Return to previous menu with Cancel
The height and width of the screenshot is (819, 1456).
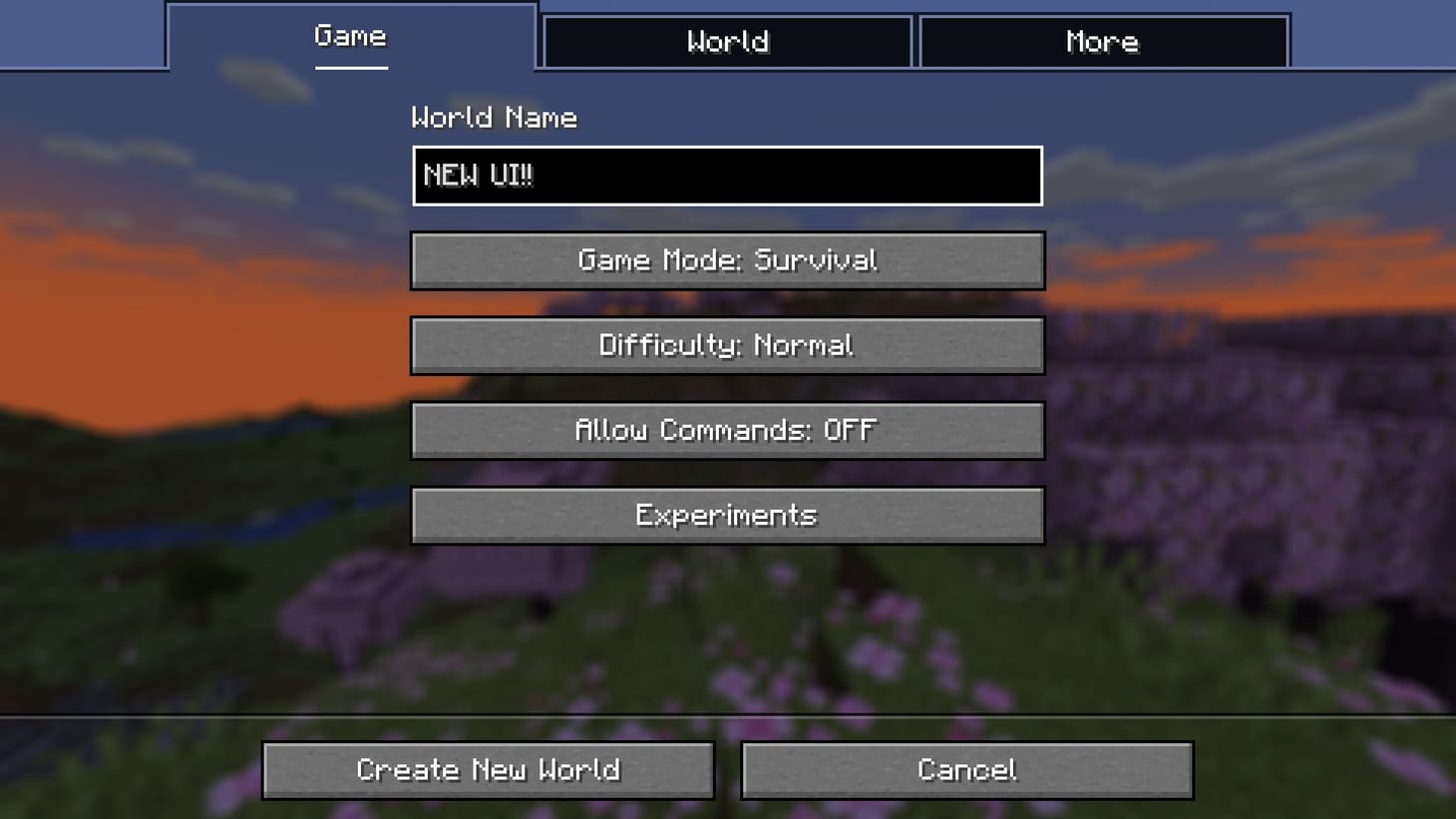click(966, 769)
